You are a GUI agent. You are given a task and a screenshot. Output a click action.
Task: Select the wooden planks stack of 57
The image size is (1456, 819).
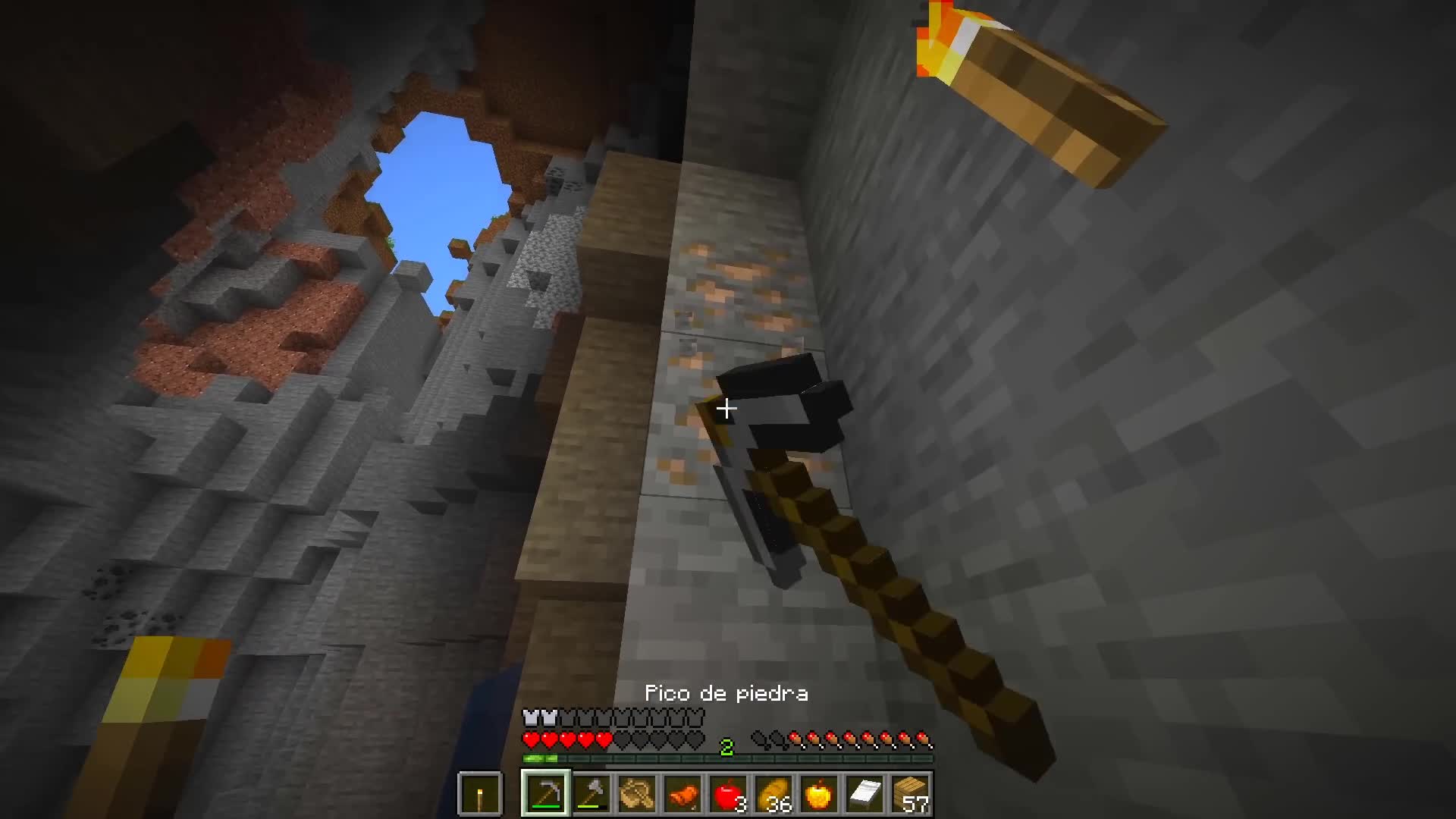pyautogui.click(x=912, y=793)
